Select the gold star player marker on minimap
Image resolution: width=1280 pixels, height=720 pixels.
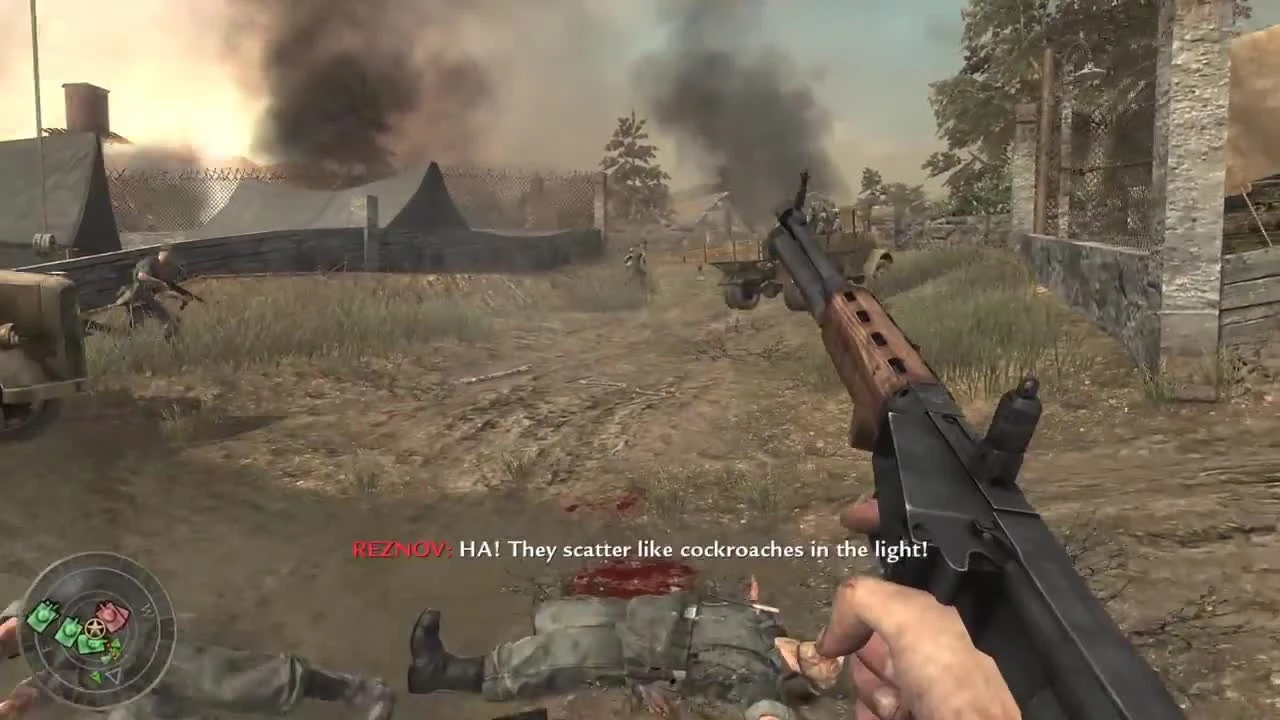click(93, 627)
